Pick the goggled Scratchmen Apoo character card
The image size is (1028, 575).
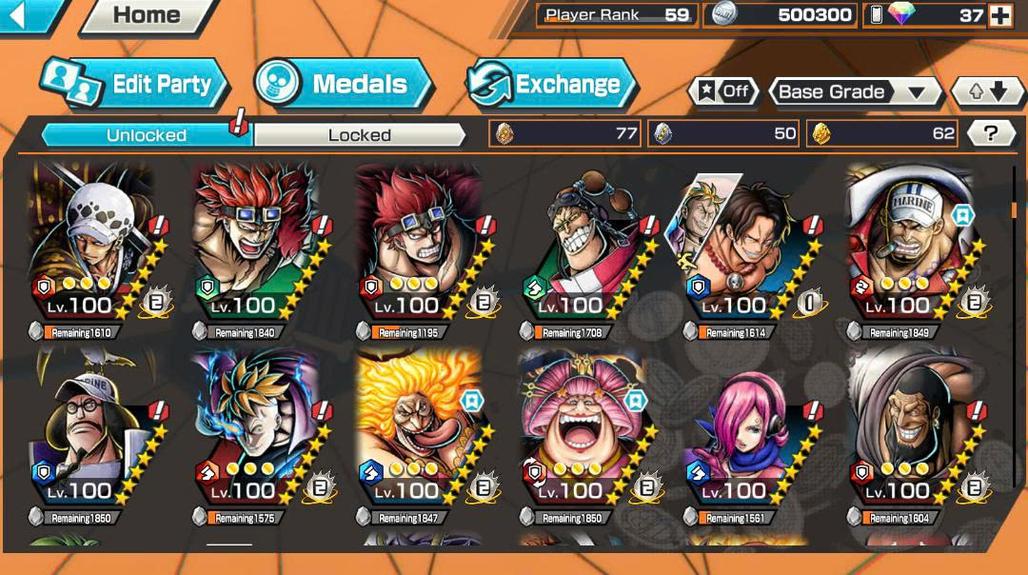(x=584, y=250)
